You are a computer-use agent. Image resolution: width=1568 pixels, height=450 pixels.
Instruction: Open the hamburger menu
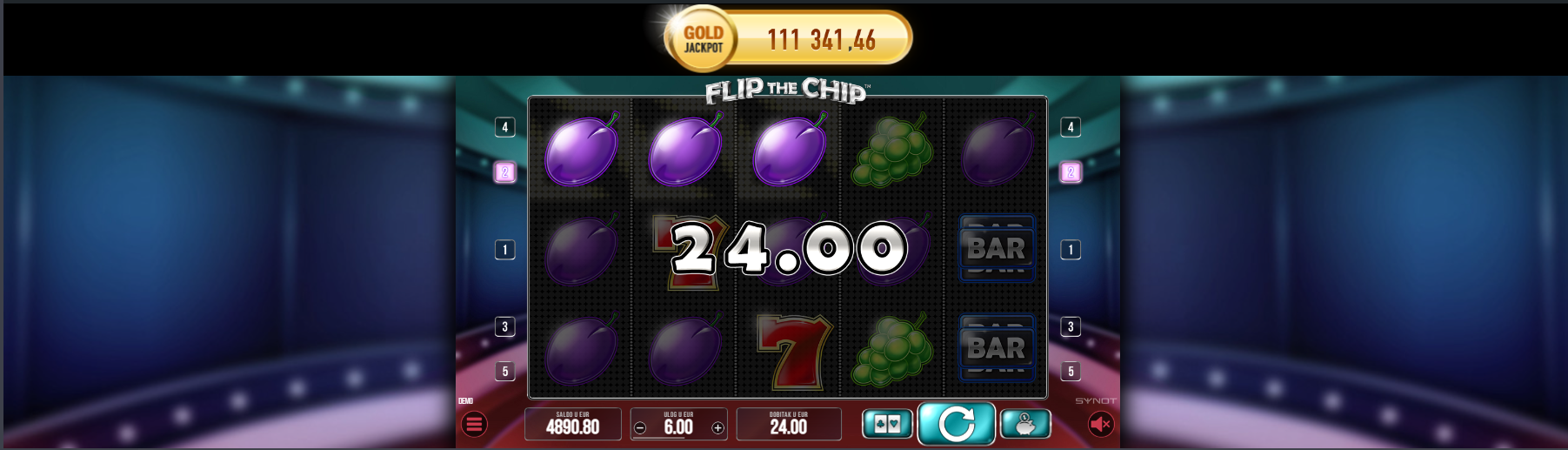click(474, 425)
